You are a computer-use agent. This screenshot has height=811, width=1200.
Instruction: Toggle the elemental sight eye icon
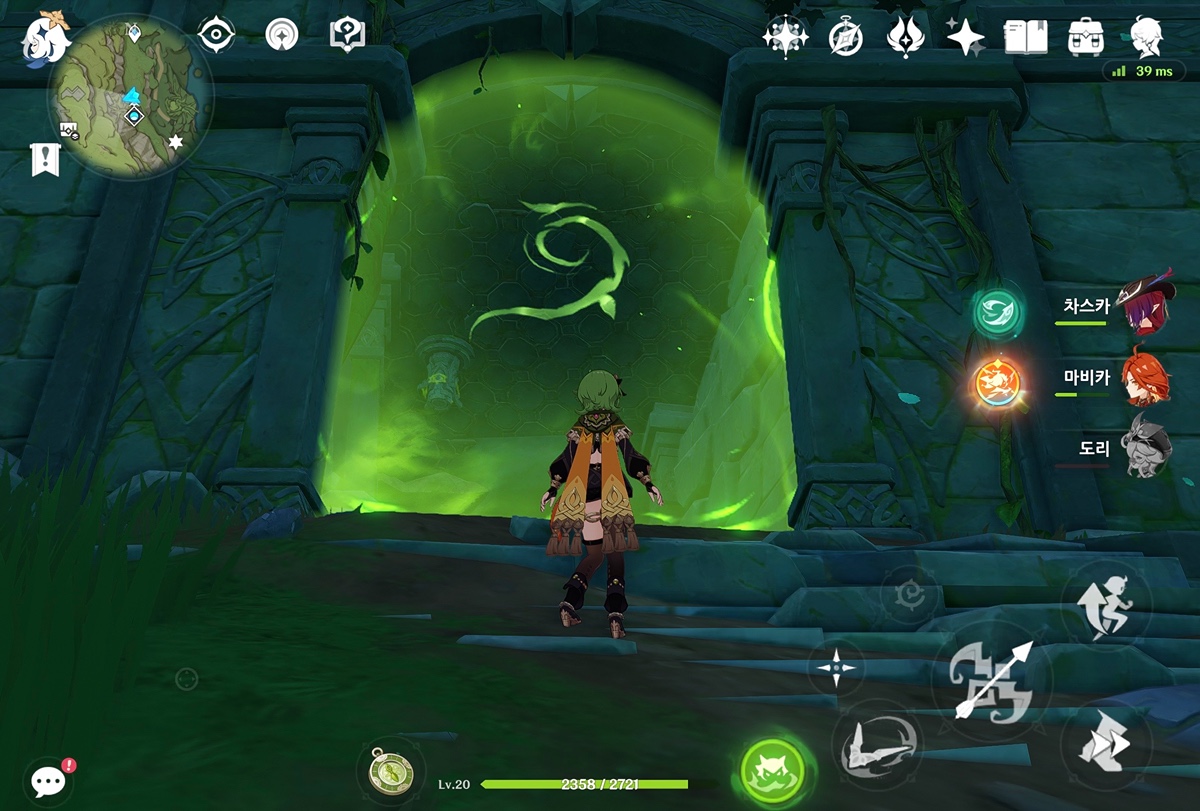coord(216,35)
